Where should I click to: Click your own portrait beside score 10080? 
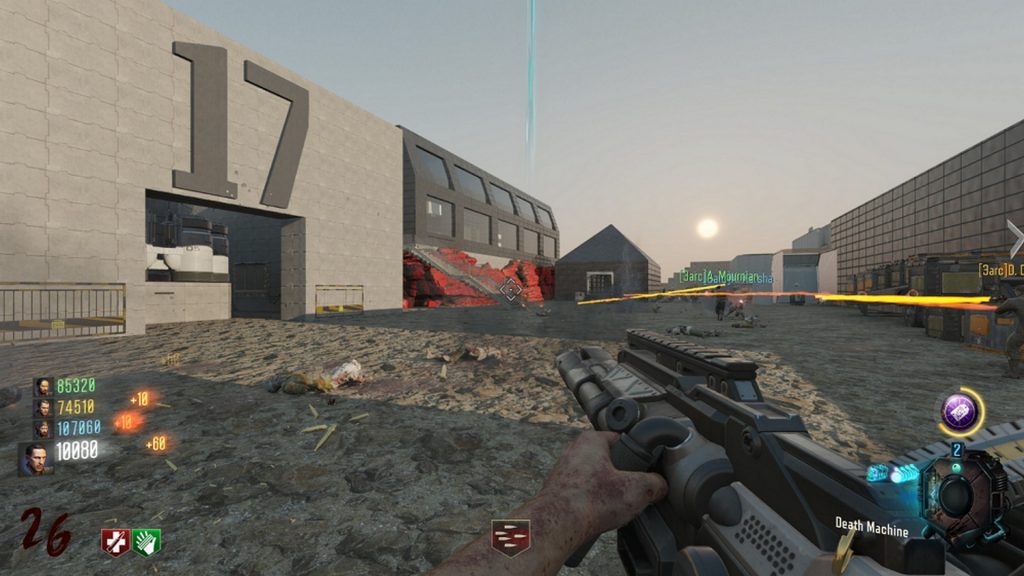point(36,459)
